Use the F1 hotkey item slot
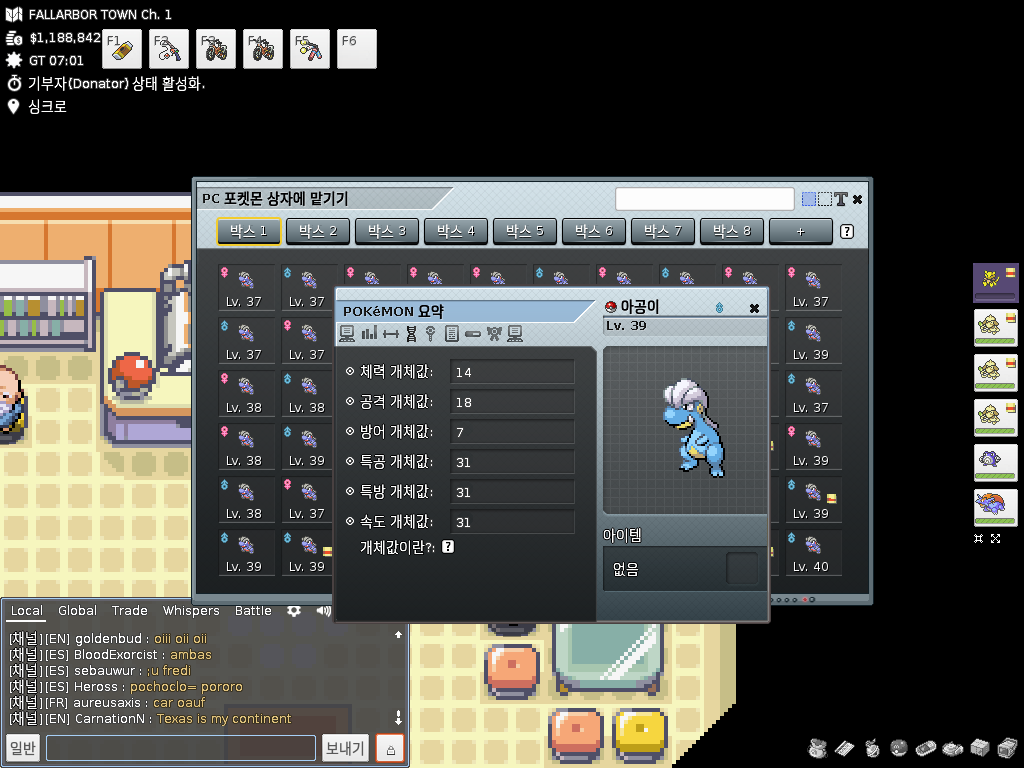This screenshot has width=1024, height=768. pyautogui.click(x=123, y=49)
